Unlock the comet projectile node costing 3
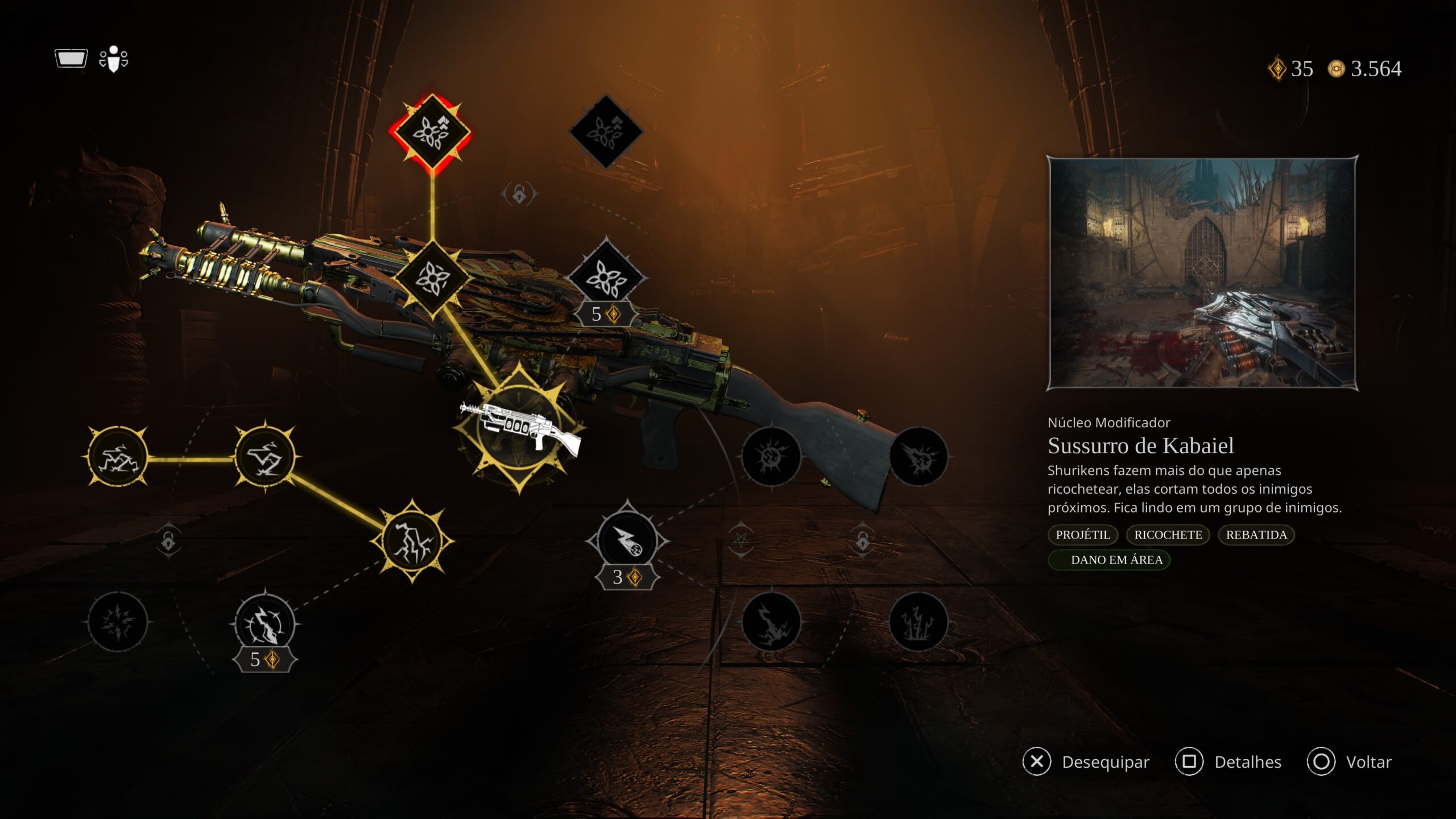The image size is (1456, 819). (x=627, y=540)
